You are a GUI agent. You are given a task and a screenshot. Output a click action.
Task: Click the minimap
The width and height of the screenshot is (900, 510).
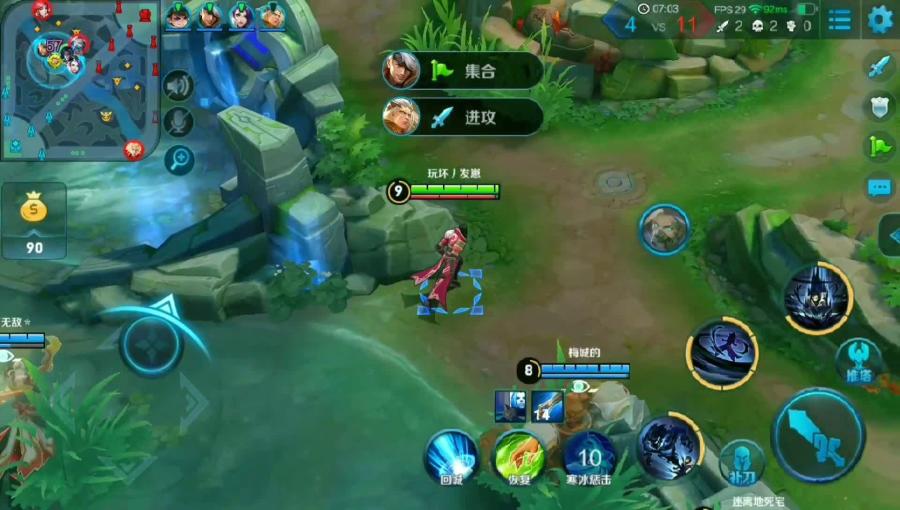(x=80, y=80)
